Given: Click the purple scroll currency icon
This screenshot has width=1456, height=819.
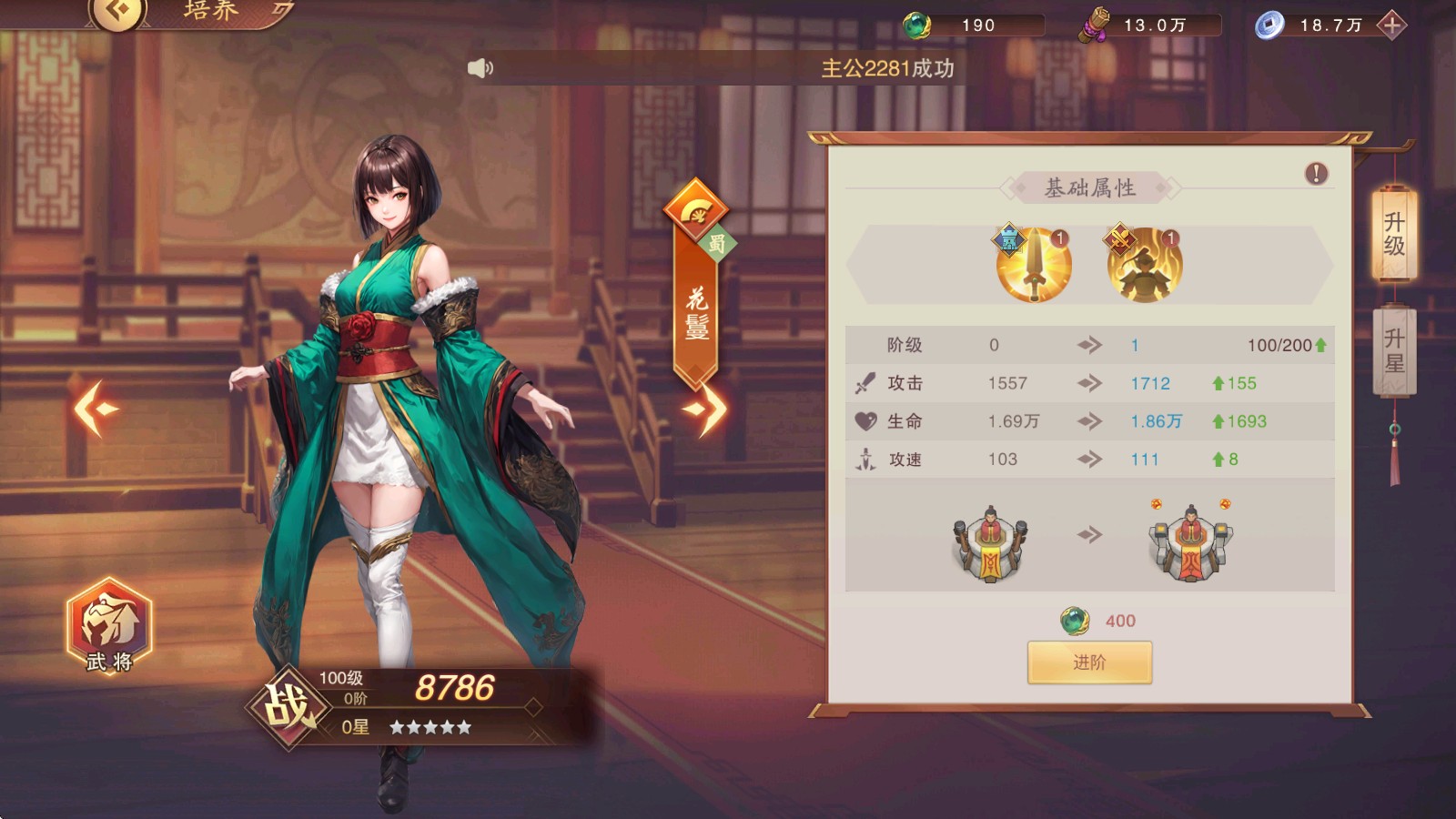Looking at the screenshot, I should click(x=1094, y=25).
